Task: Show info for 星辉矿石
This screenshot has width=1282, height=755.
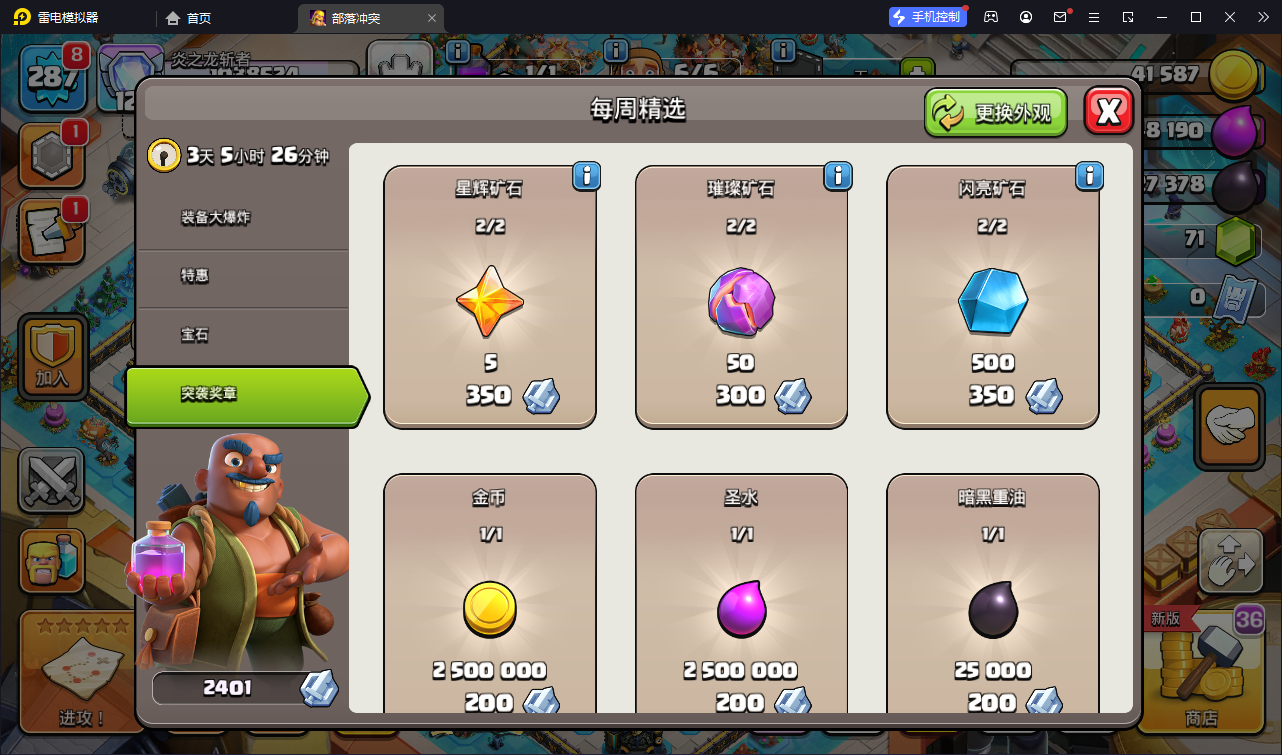Action: click(x=586, y=177)
